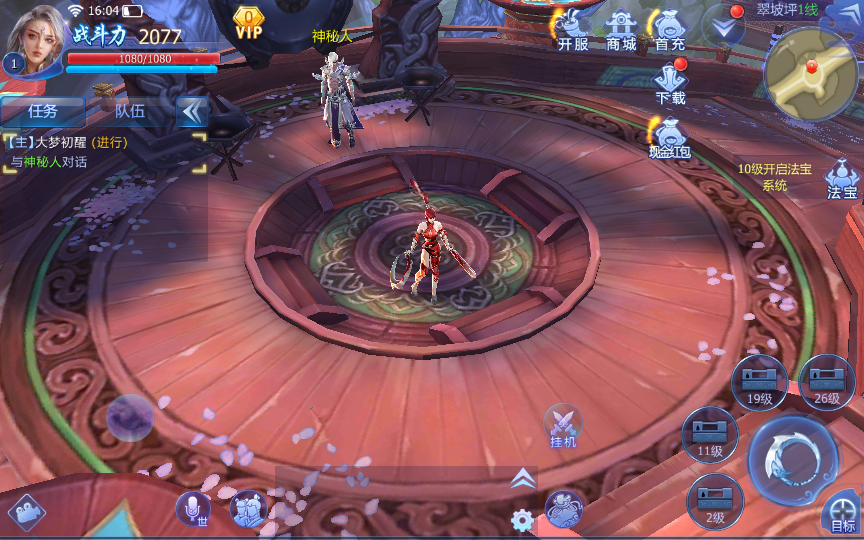Open the 现金红包 cash red packet

click(x=669, y=137)
